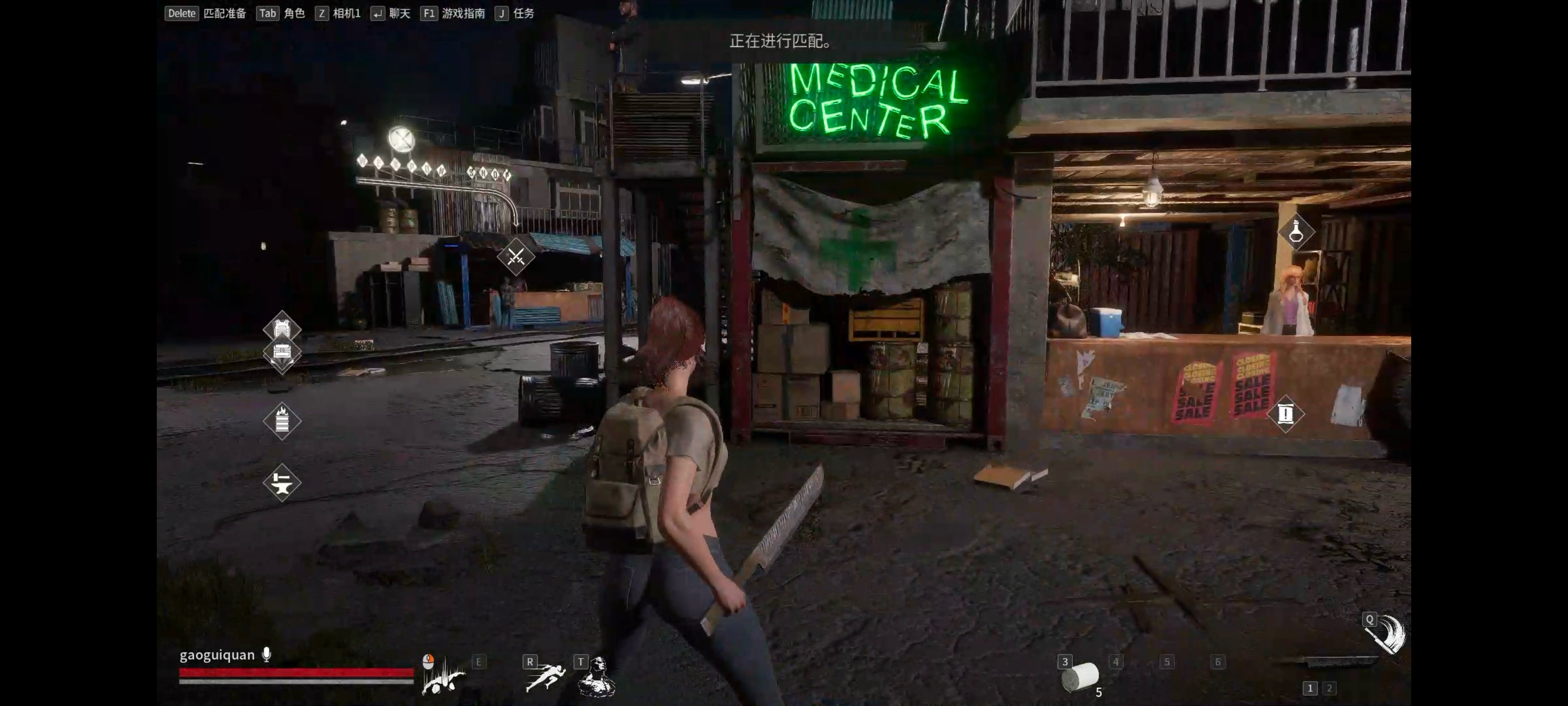Screen dimensions: 1568x706
Task: Trigger the dodge roll ability icon
Action: [x=444, y=678]
